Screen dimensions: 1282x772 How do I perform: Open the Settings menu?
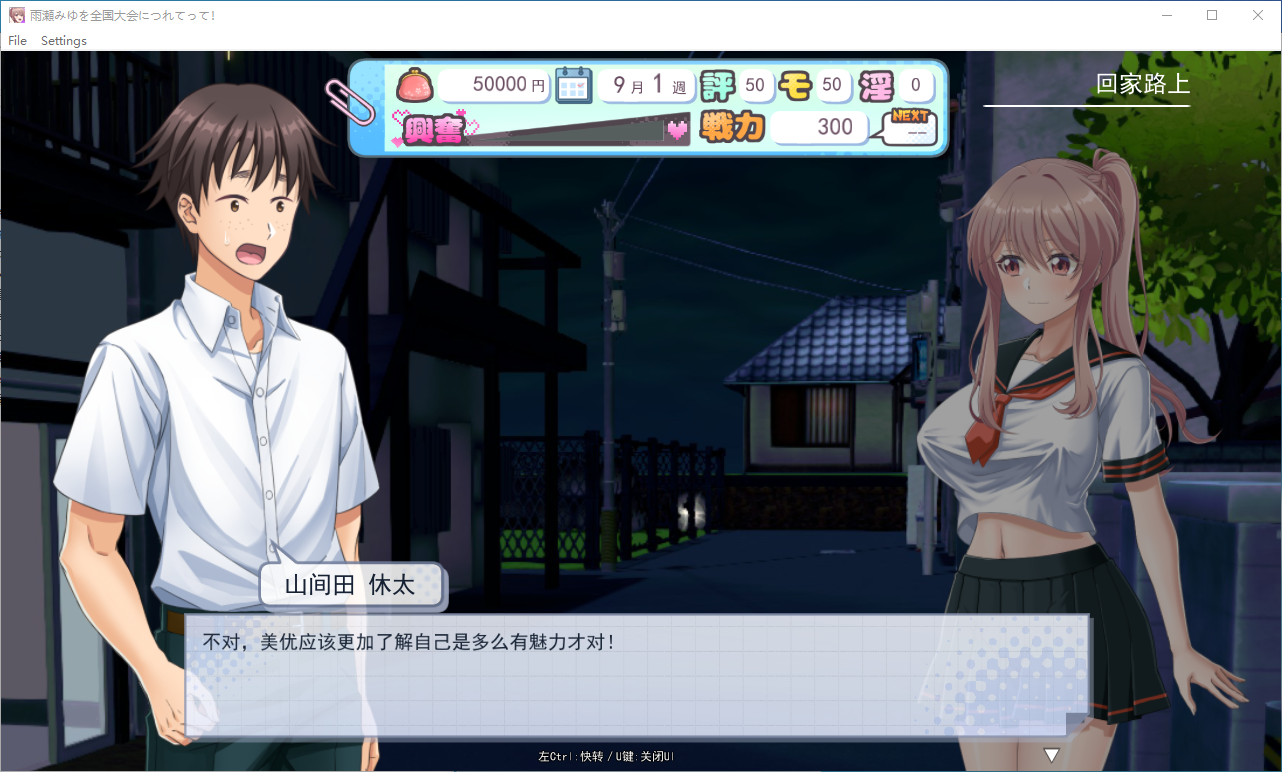(x=64, y=41)
